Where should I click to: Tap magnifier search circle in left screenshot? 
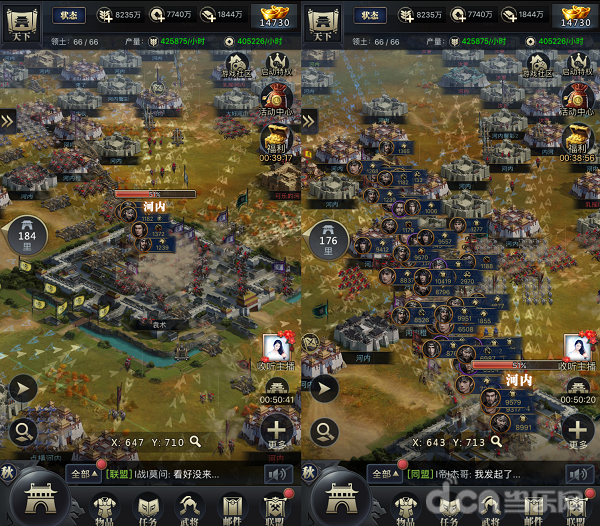tap(24, 432)
